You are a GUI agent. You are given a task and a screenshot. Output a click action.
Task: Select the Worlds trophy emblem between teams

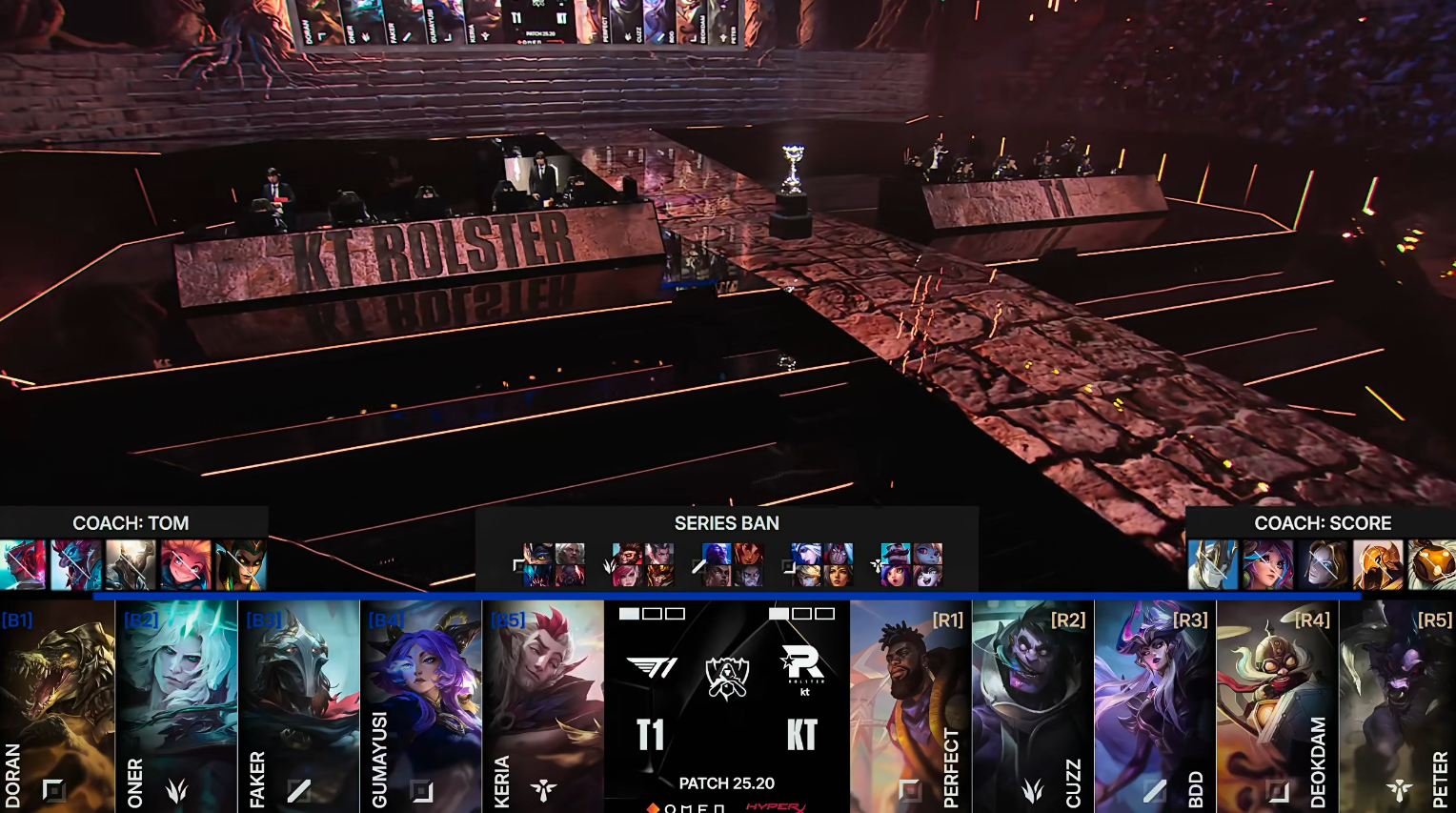727,677
